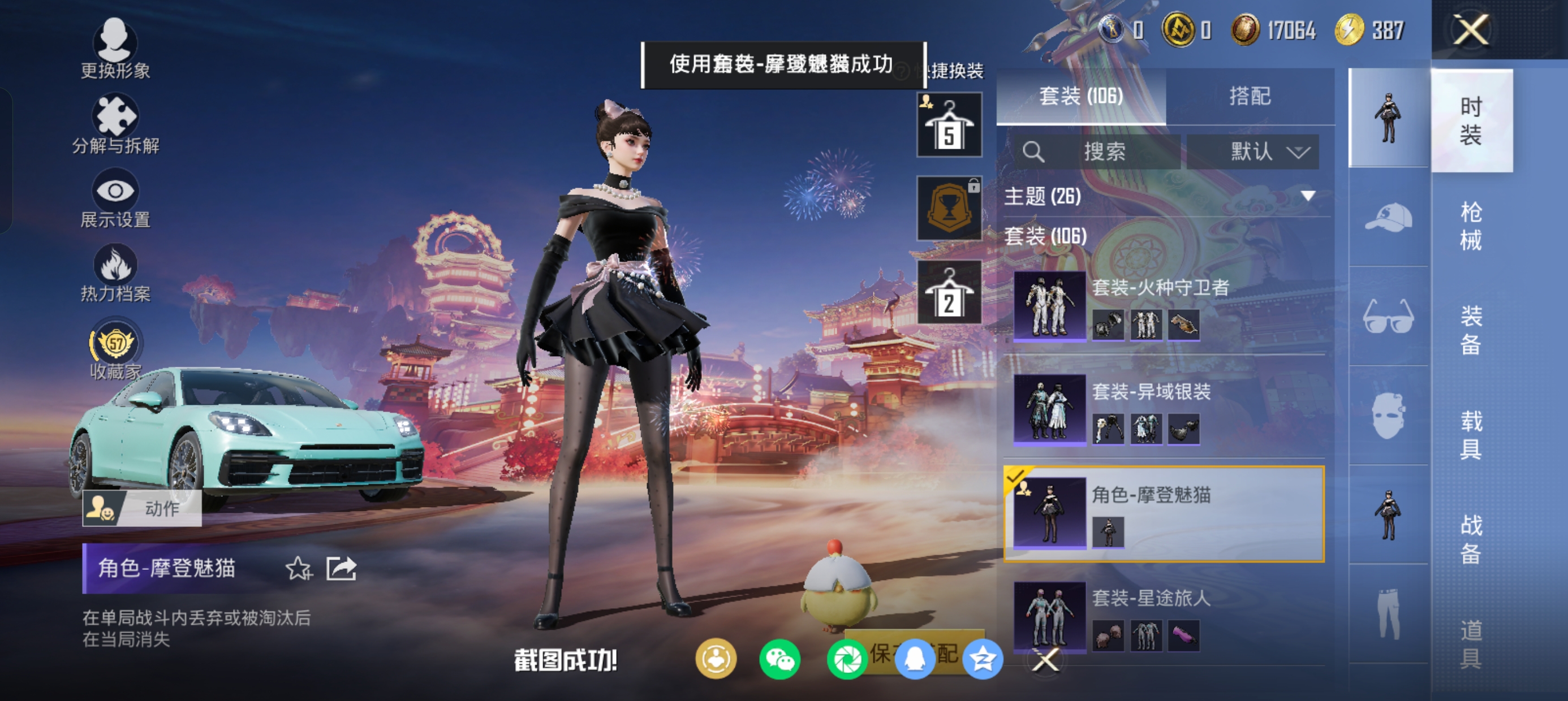Switch to the 搭配 tab

click(1250, 96)
